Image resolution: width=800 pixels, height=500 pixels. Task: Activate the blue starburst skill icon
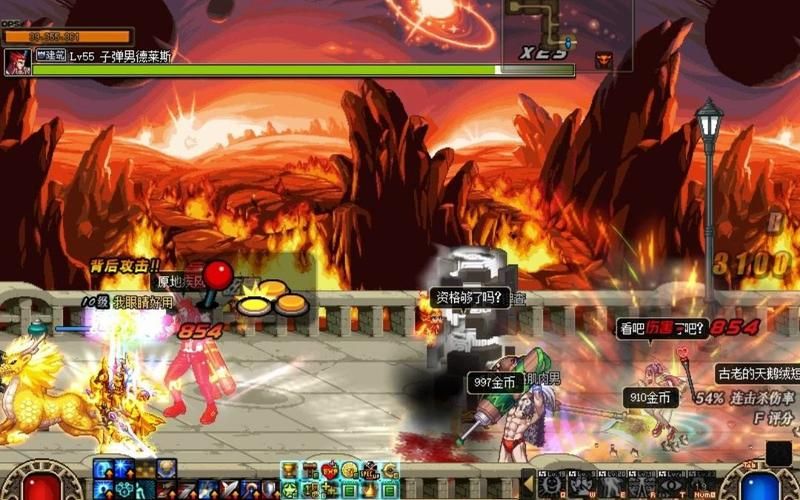tap(123, 469)
